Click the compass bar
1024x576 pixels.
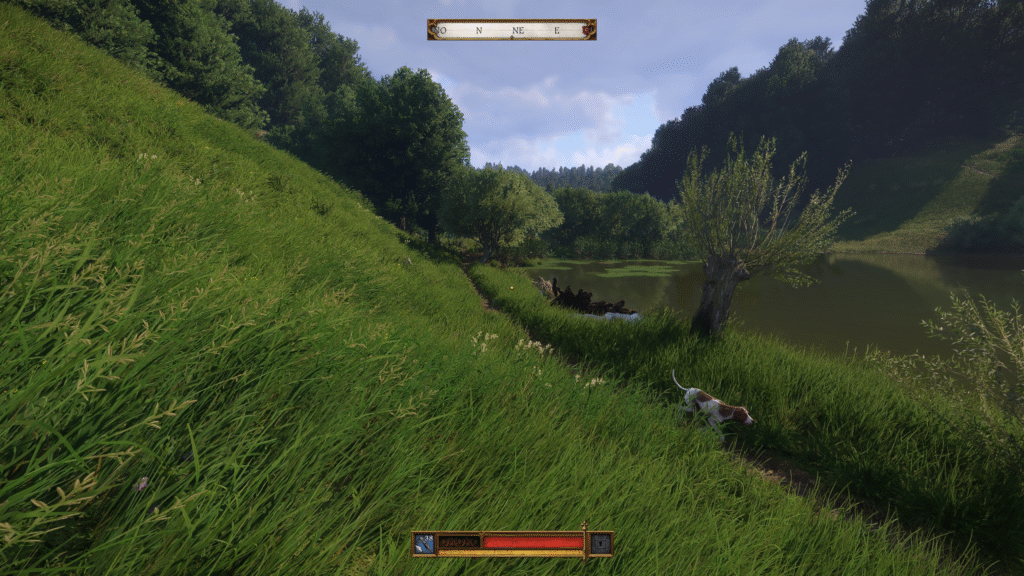(511, 30)
